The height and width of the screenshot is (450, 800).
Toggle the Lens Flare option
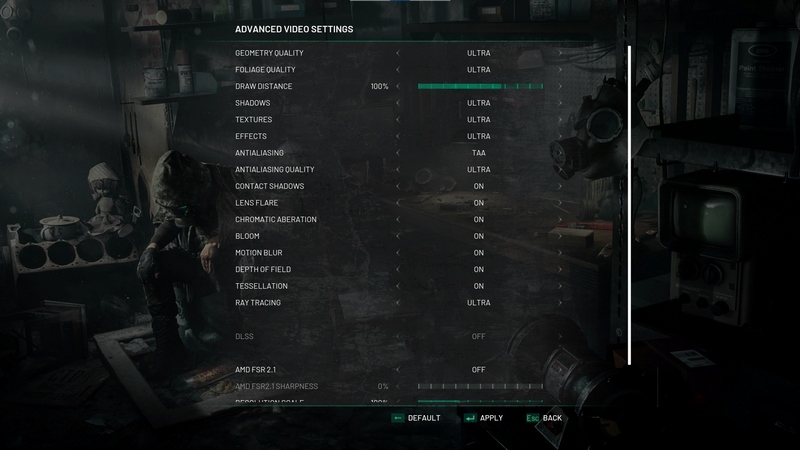pyautogui.click(x=478, y=203)
